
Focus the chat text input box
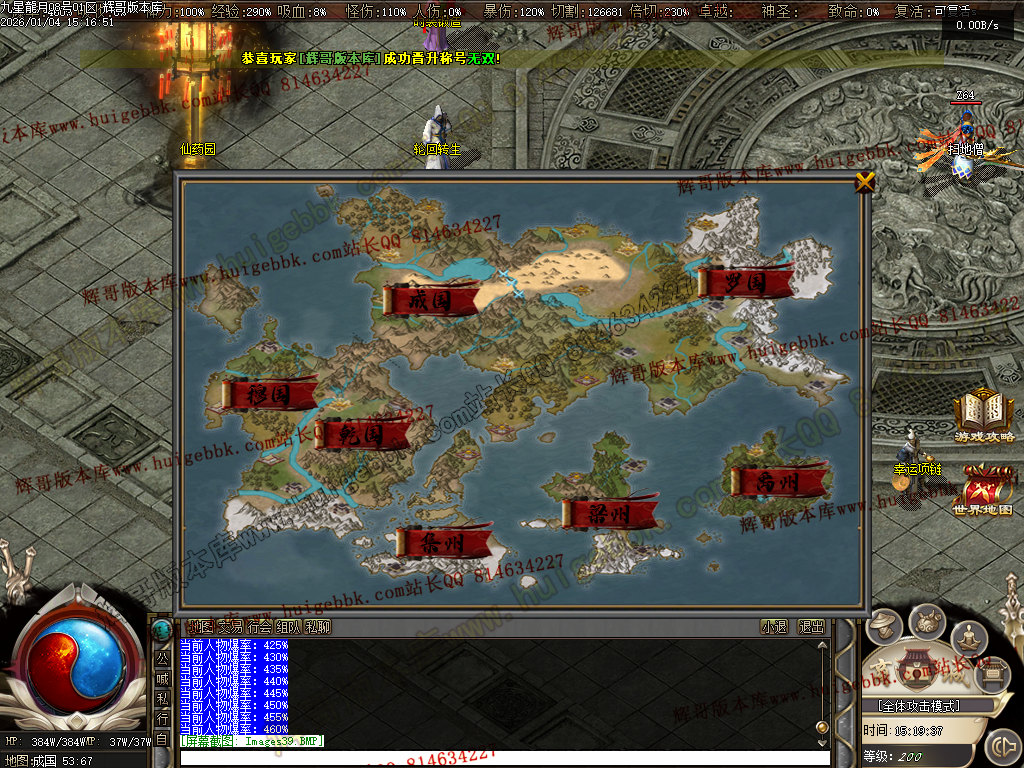pyautogui.click(x=500, y=758)
